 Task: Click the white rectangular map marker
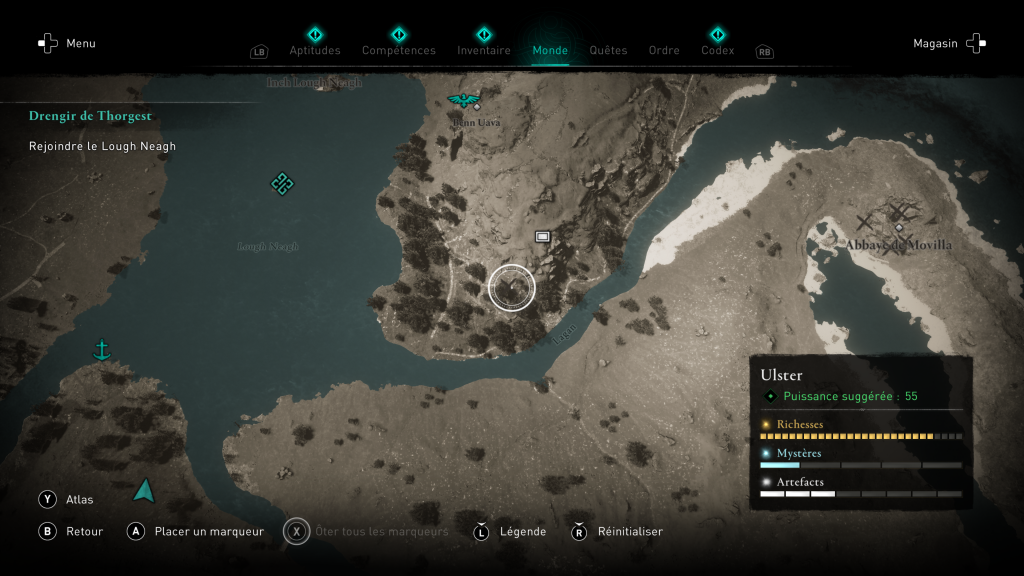[543, 237]
